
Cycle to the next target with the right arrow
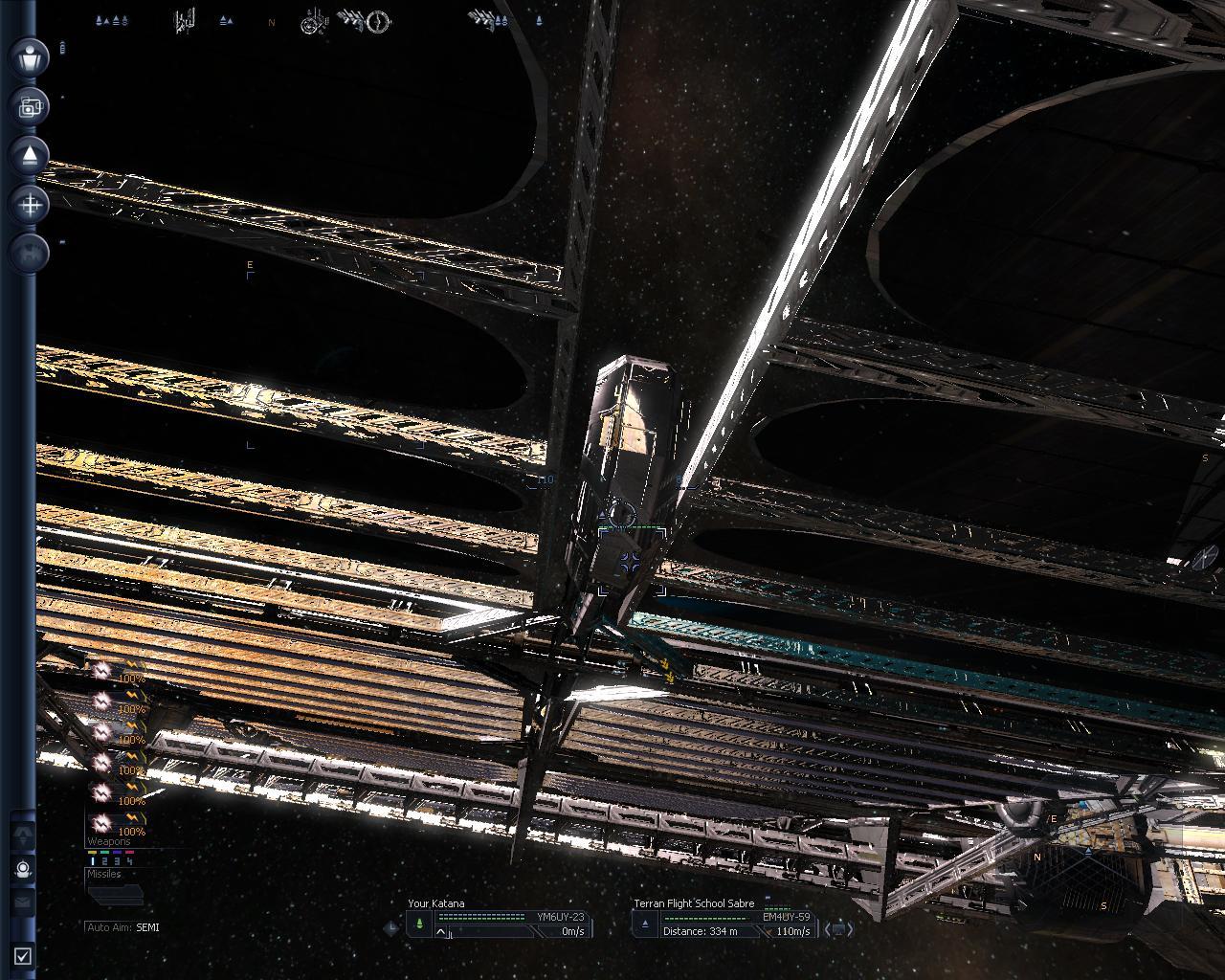[850, 928]
